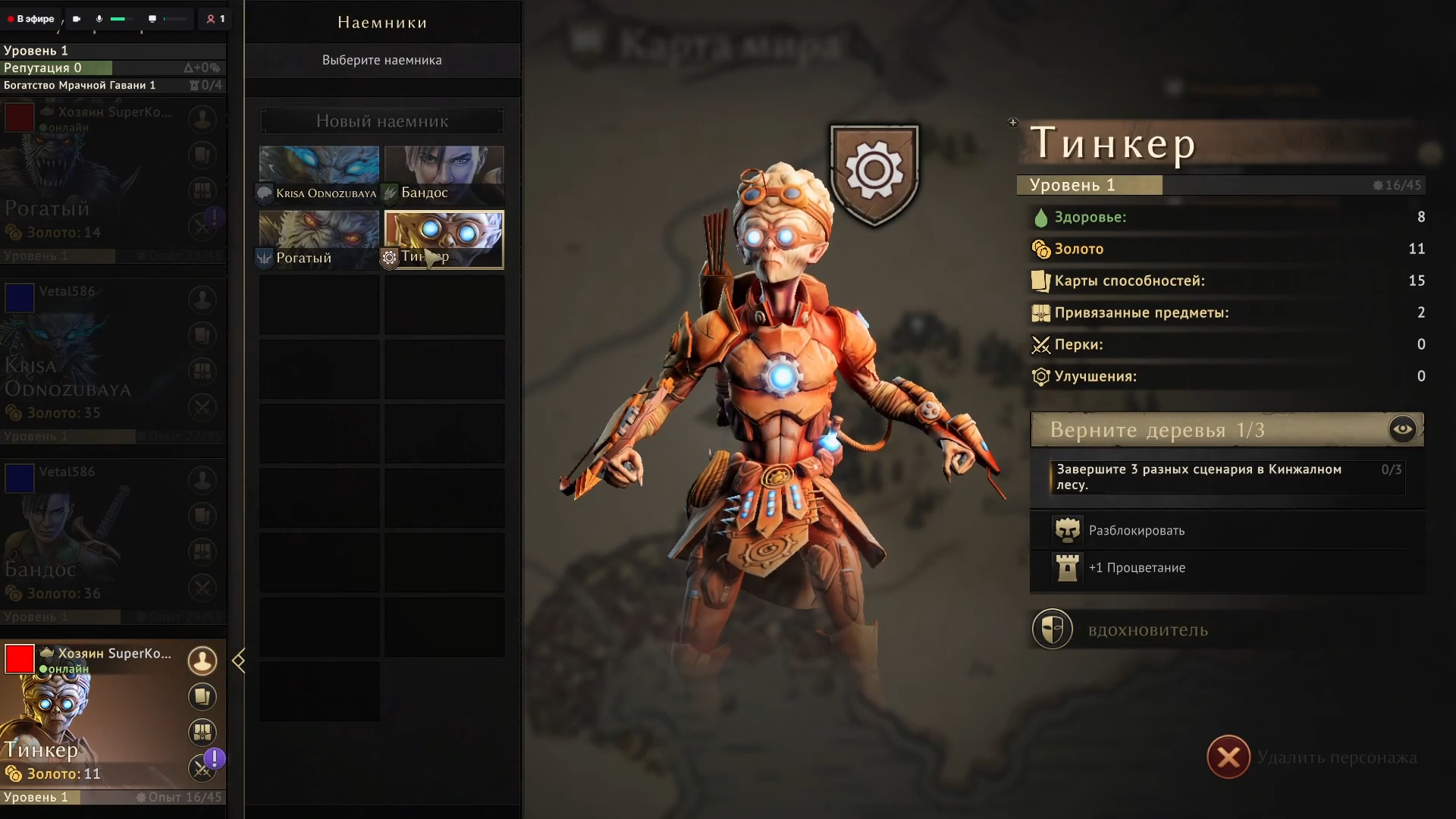The width and height of the screenshot is (1456, 819).
Task: Select Тинкер's player card at bottom left
Action: click(91, 720)
